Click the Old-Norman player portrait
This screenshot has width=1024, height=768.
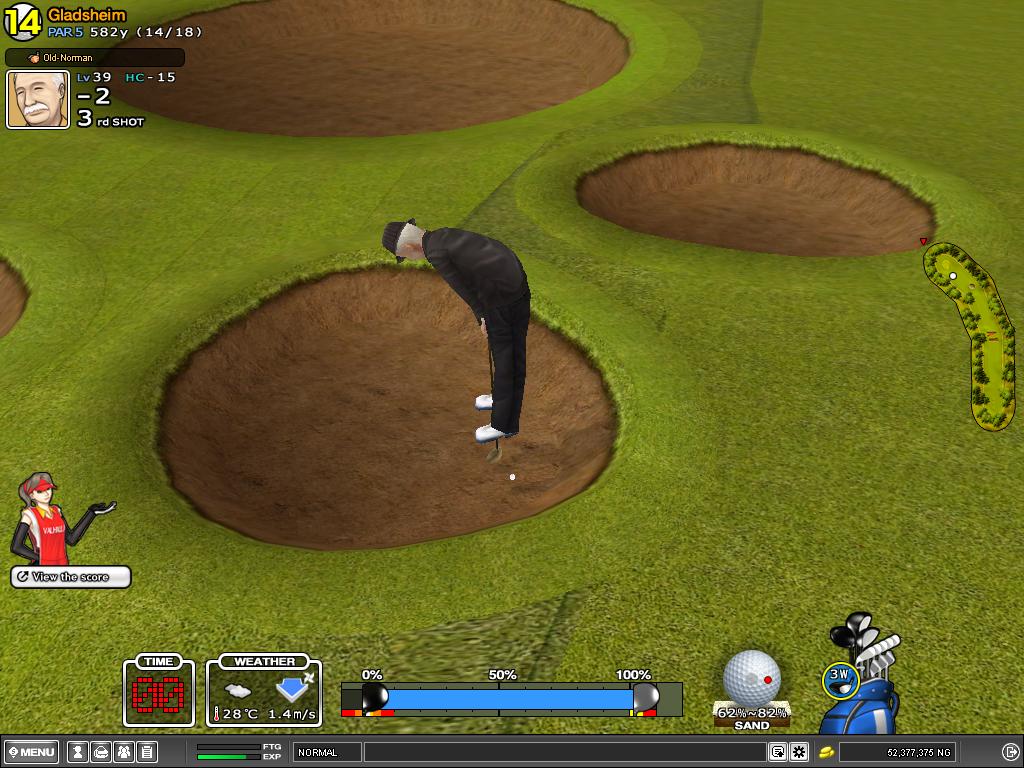coord(38,100)
